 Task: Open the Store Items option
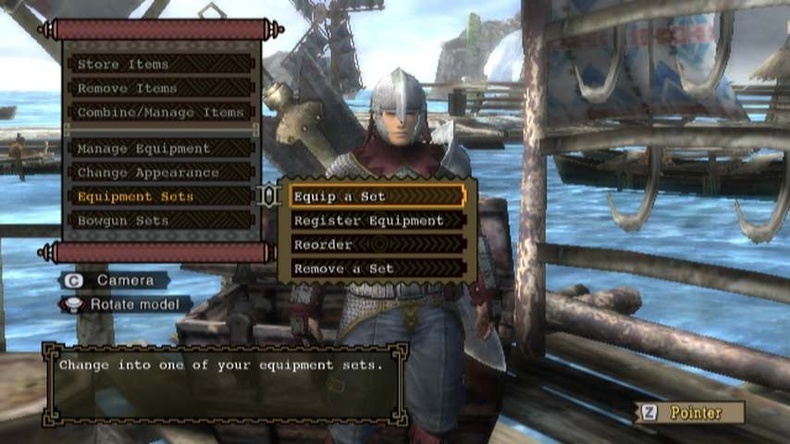tap(160, 64)
